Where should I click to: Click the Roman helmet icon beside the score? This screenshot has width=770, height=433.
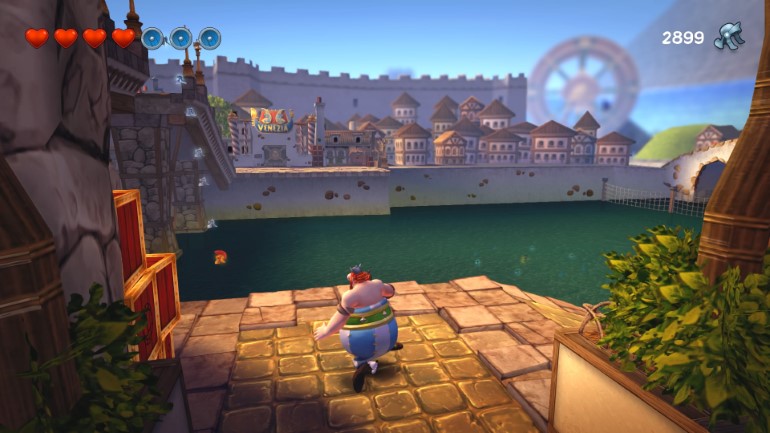728,37
